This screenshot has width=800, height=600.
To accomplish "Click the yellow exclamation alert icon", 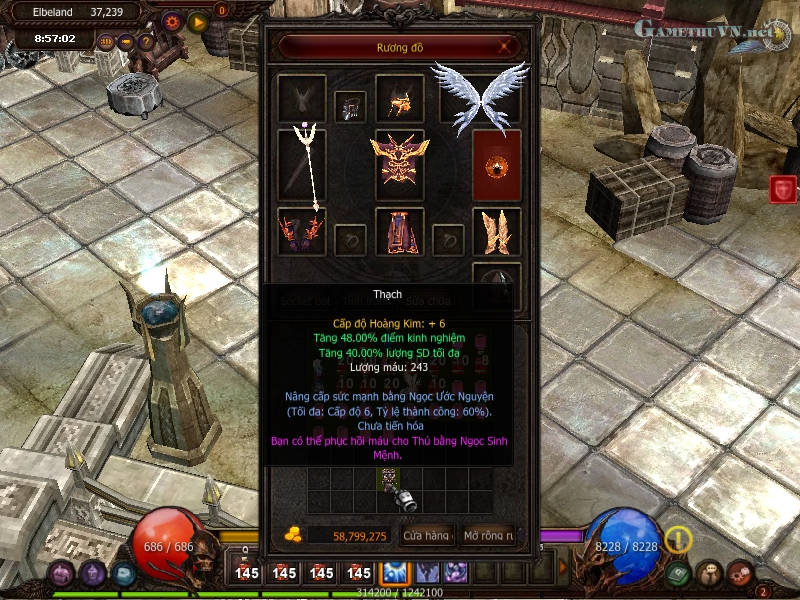I will [x=679, y=539].
